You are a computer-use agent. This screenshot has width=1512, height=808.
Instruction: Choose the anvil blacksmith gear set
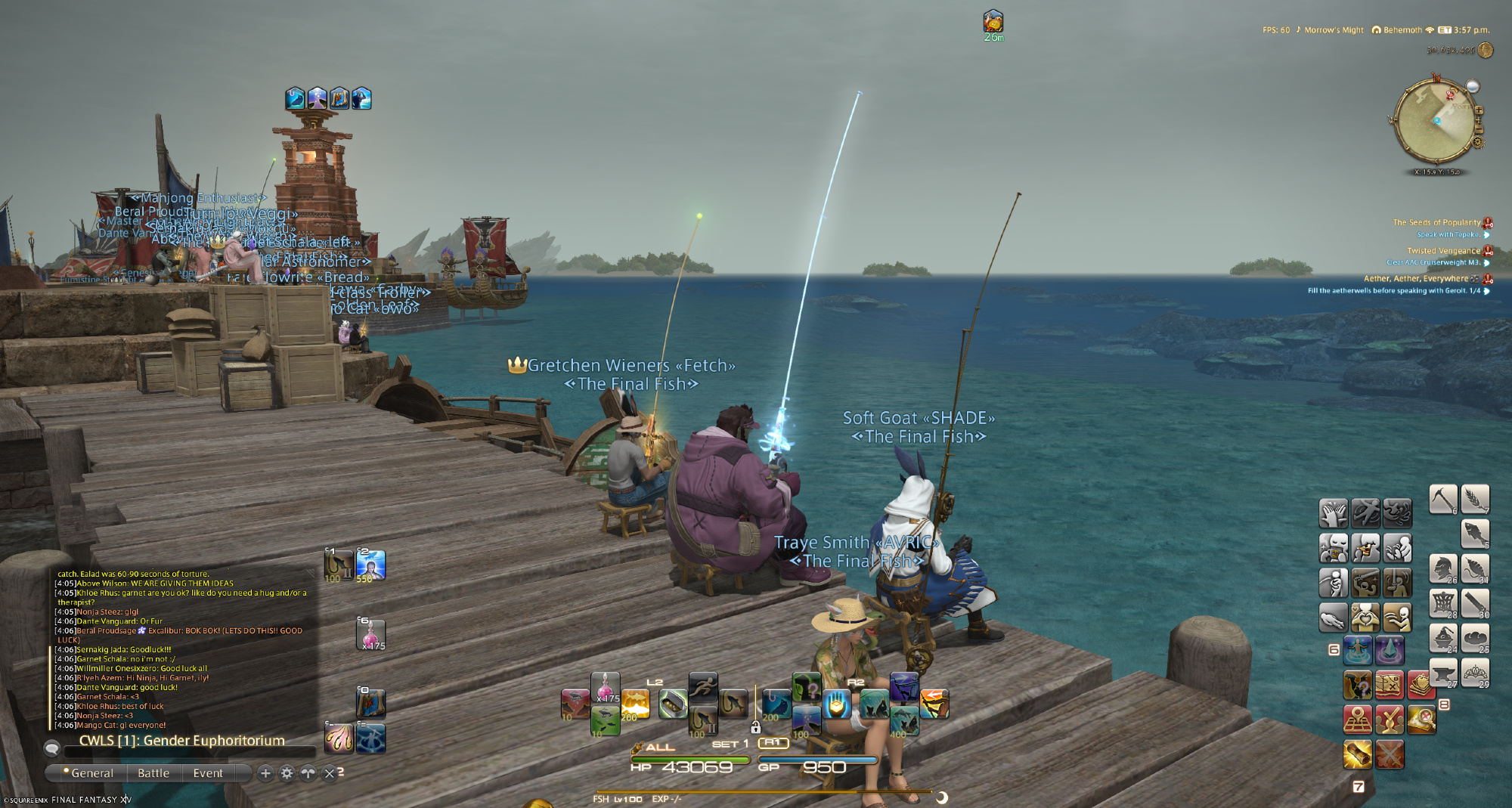tap(1442, 673)
